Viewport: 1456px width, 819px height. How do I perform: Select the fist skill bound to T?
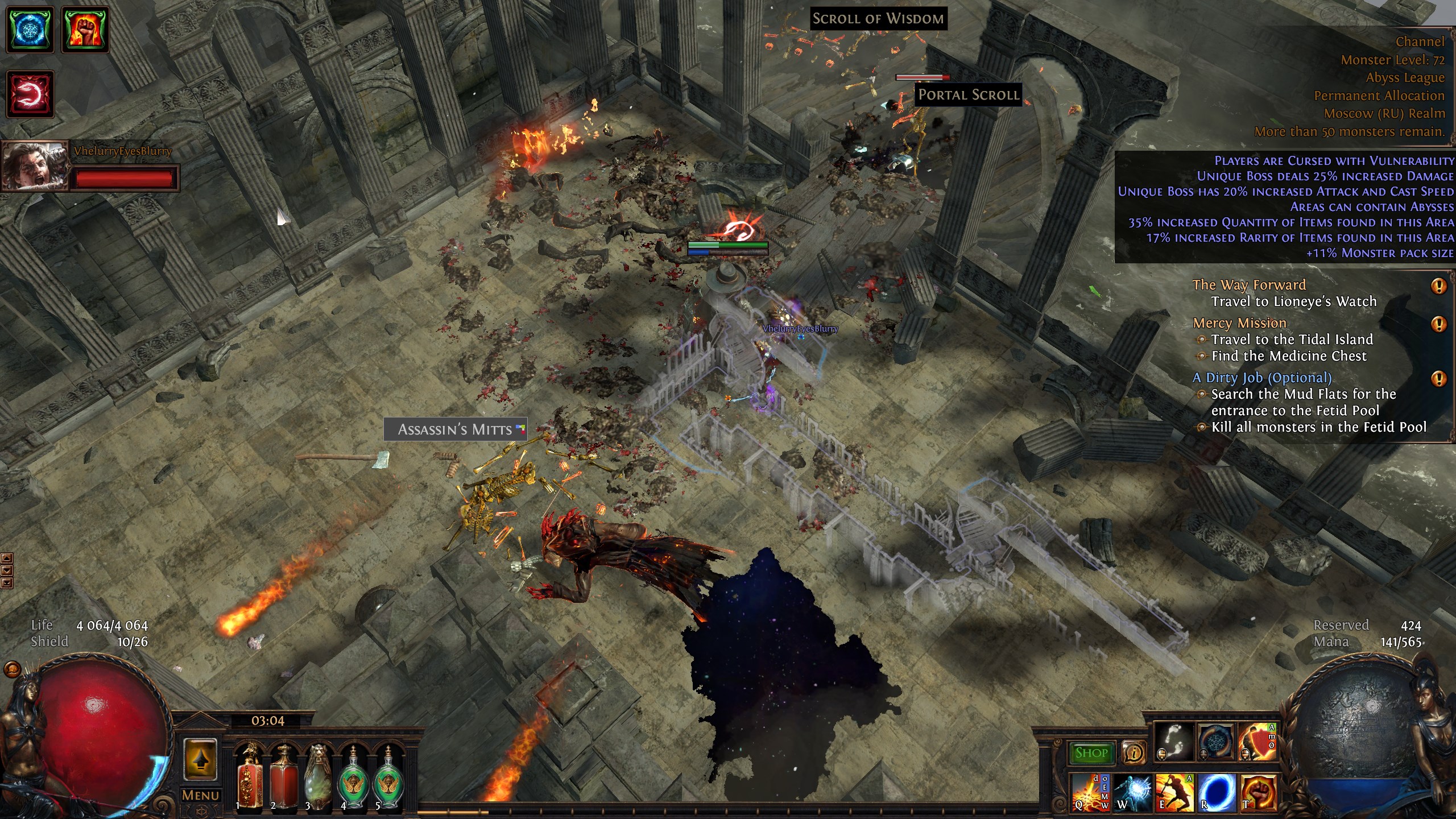click(1259, 792)
